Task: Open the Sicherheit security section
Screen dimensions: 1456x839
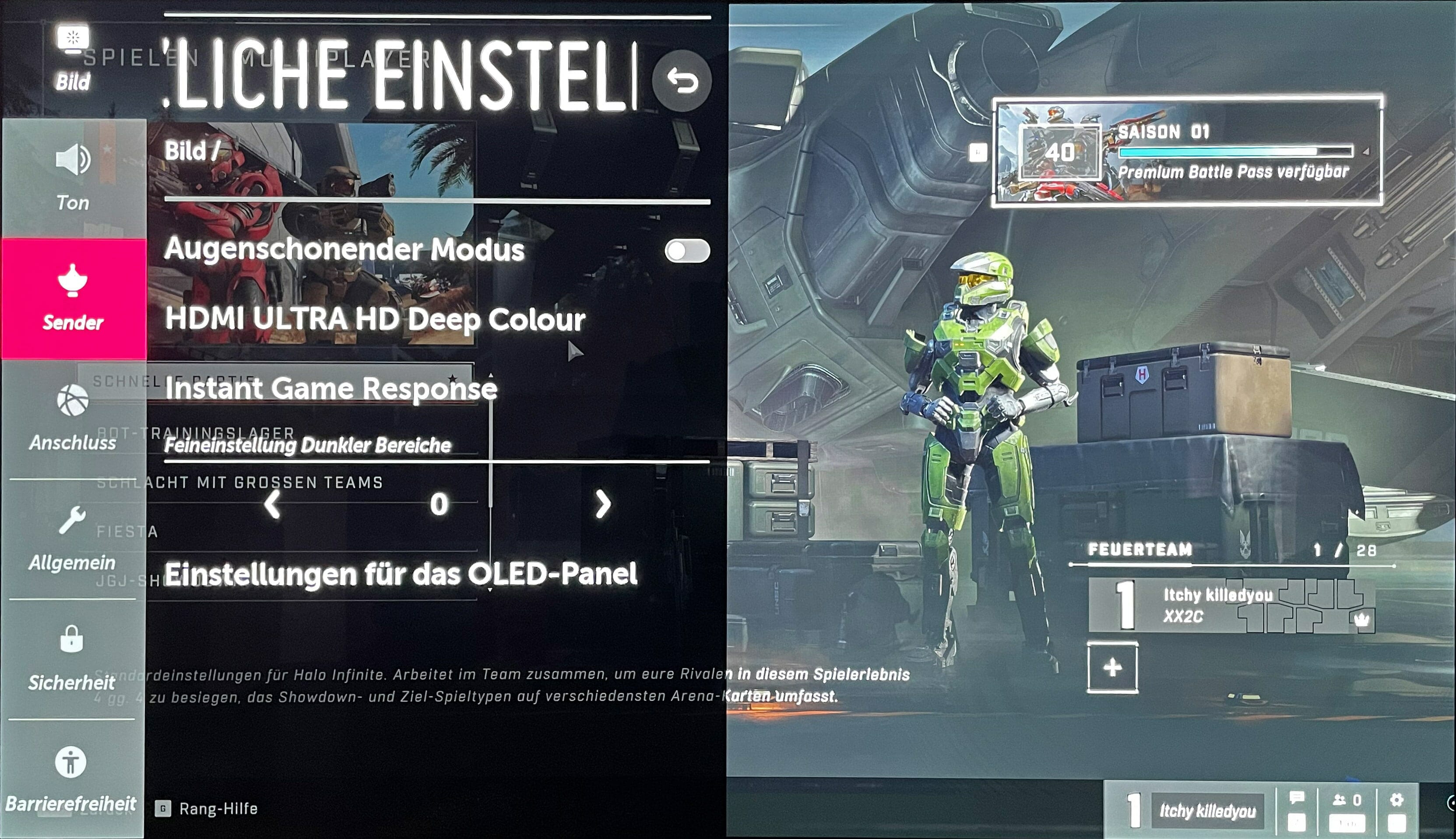Action: [72, 658]
